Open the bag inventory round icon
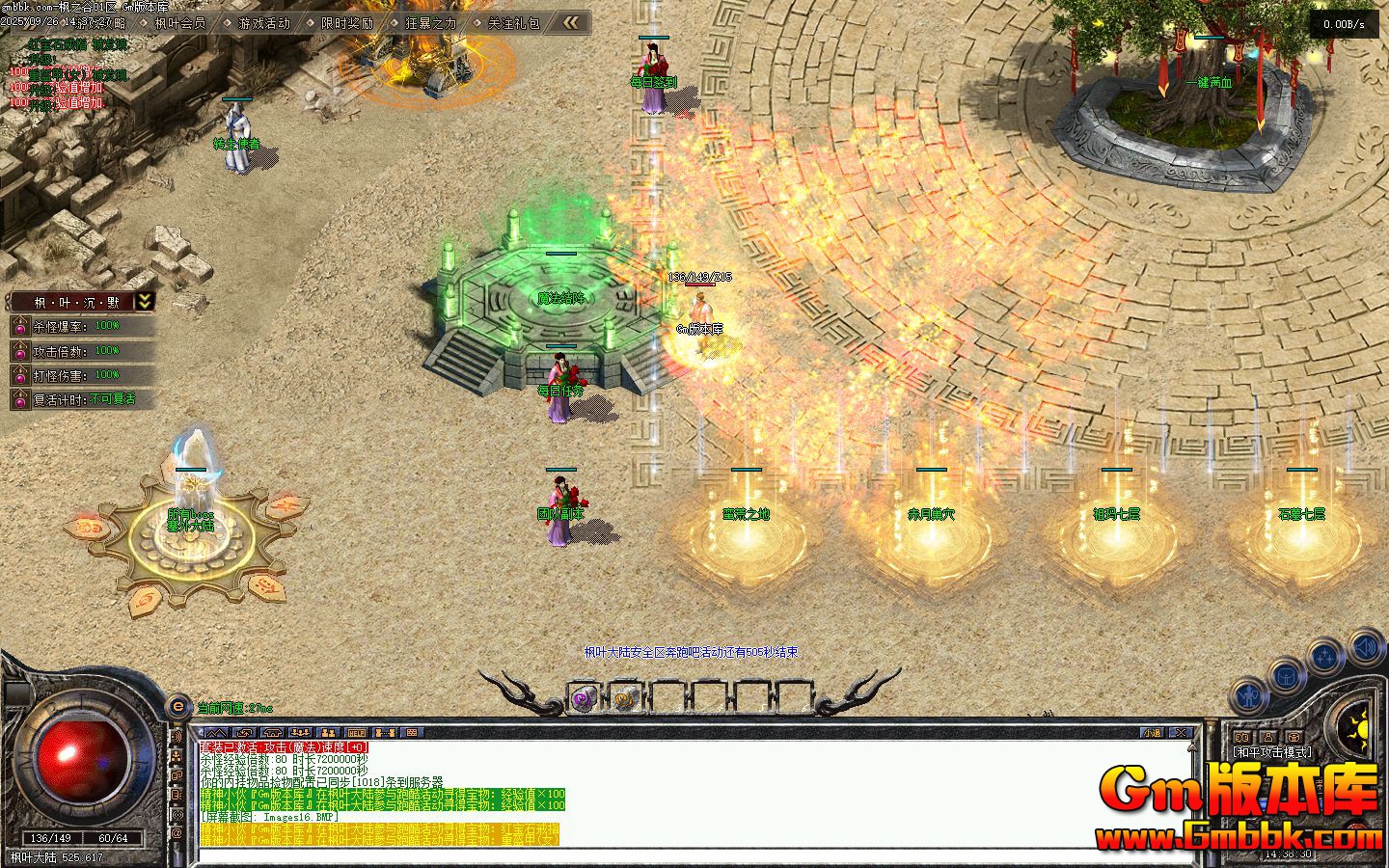 click(x=1288, y=675)
